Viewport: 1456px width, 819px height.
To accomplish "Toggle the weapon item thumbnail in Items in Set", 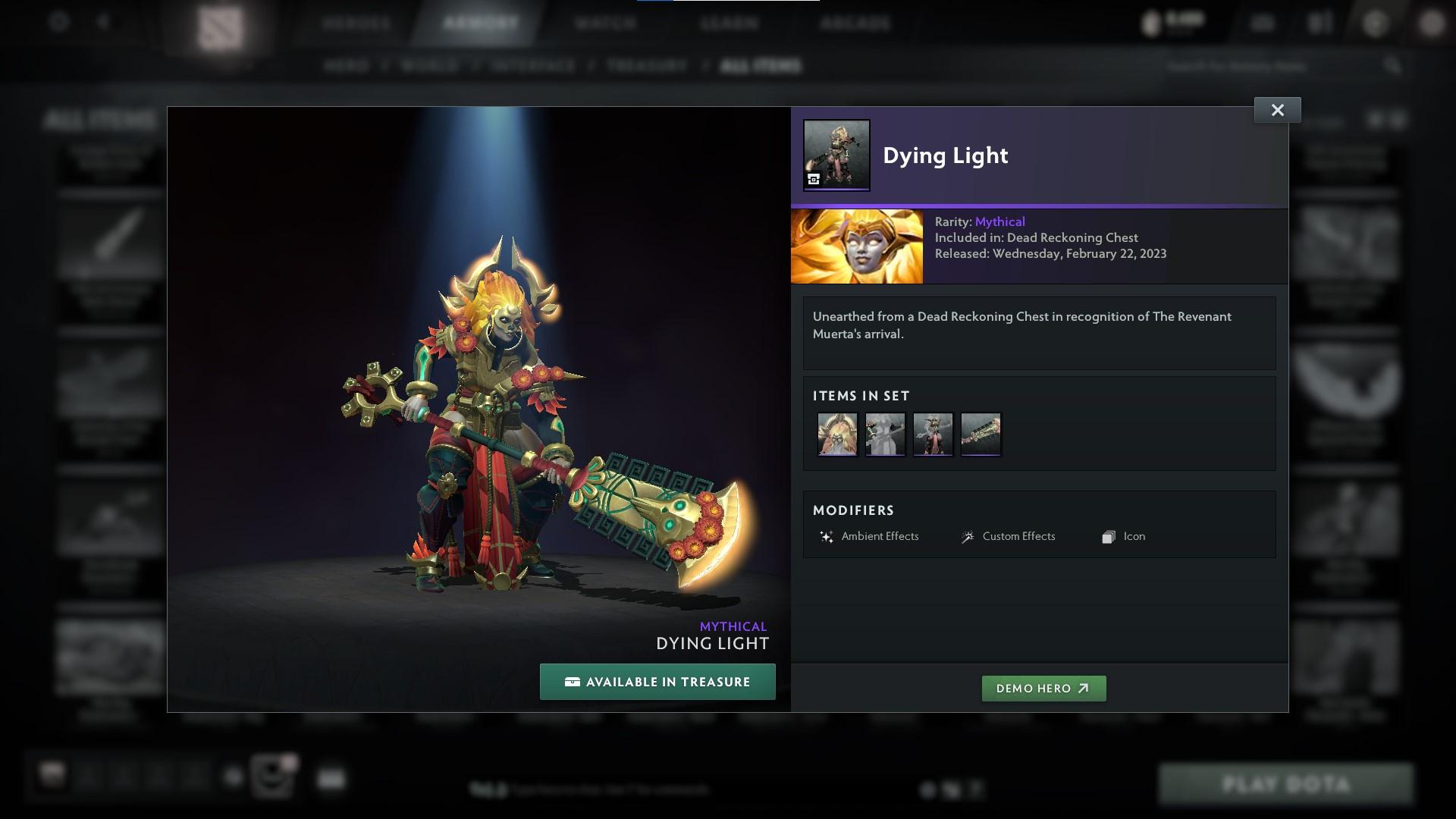I will [981, 434].
